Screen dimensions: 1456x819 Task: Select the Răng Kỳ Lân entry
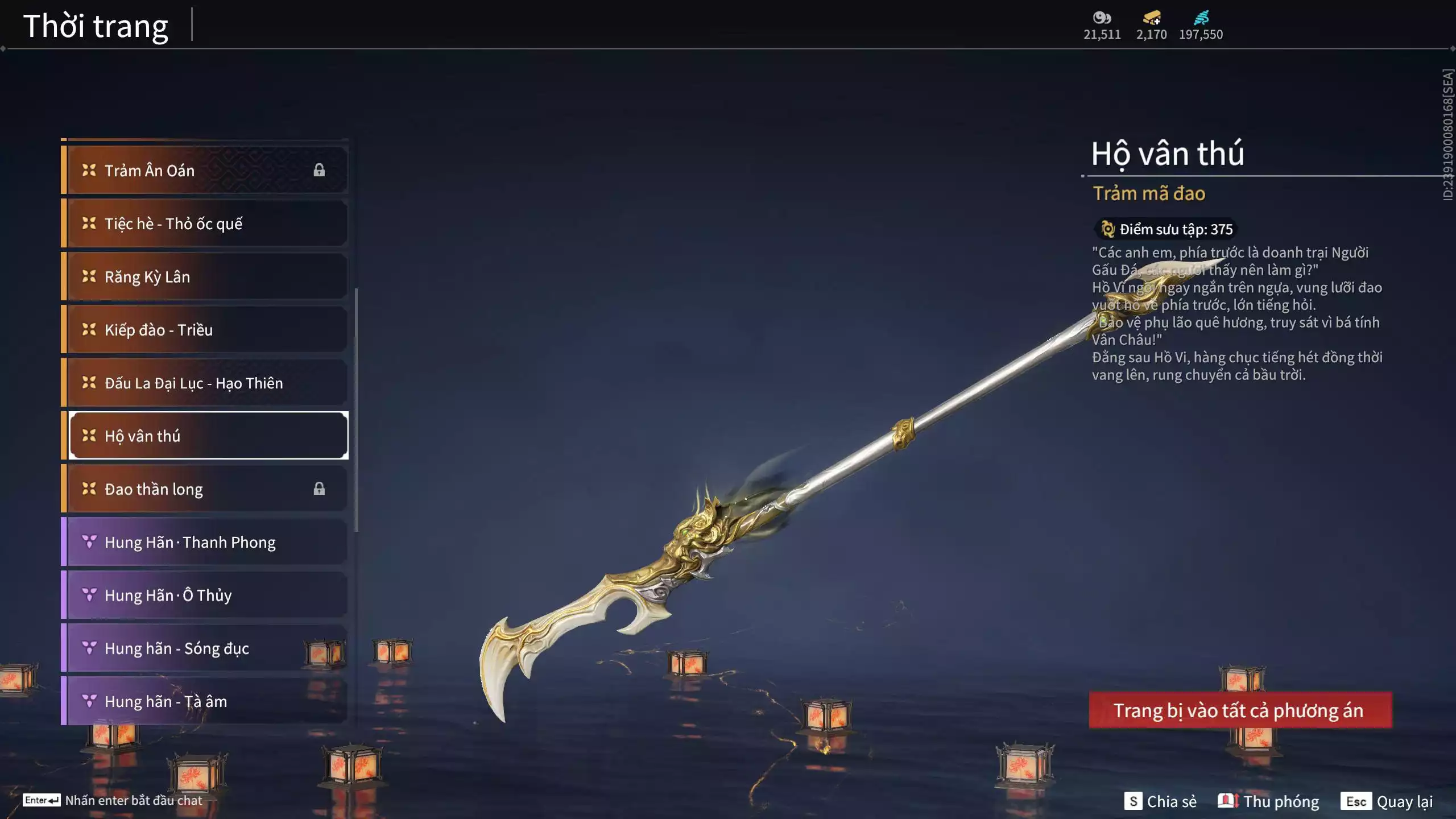coord(205,276)
